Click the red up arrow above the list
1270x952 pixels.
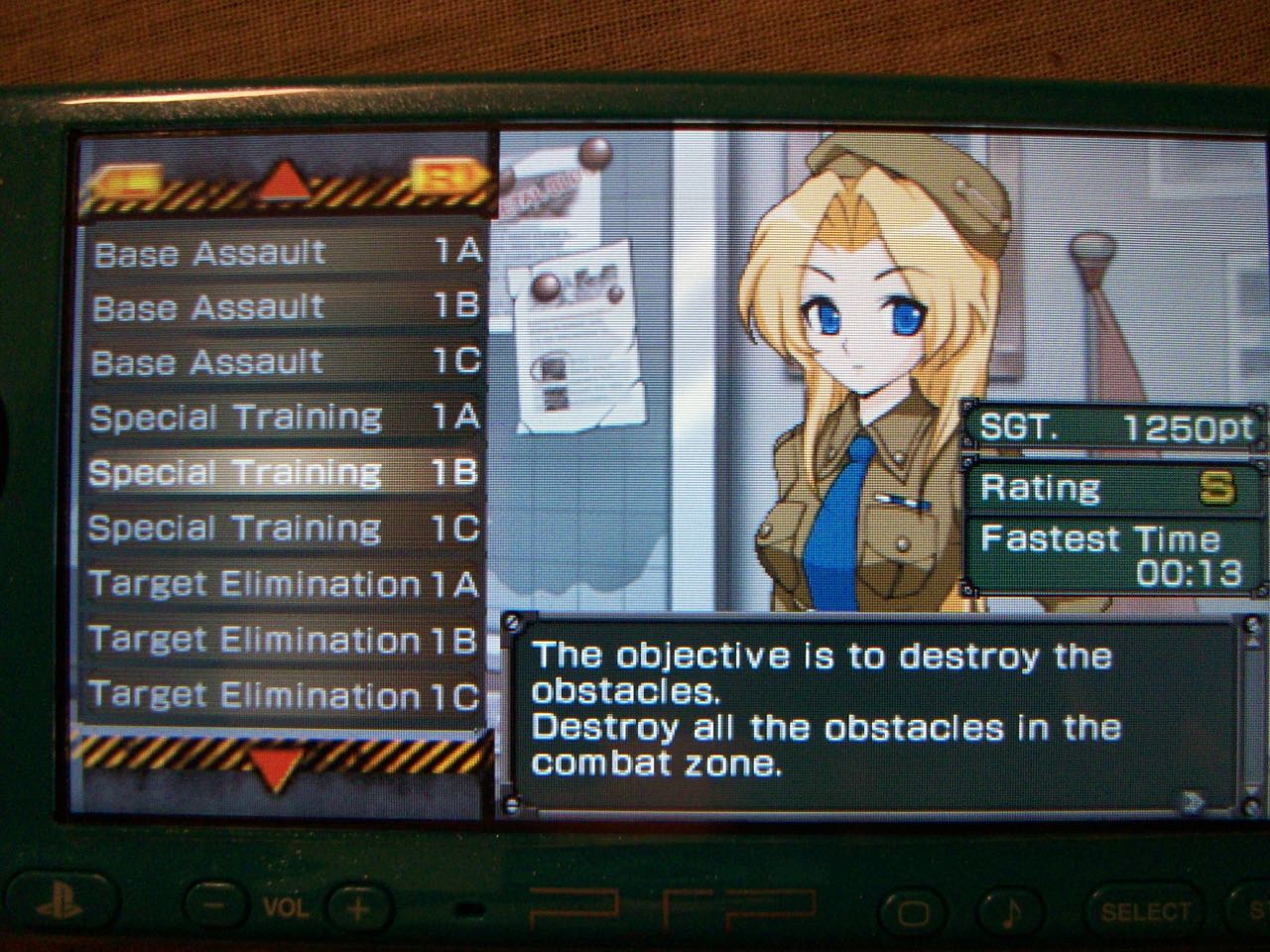click(x=285, y=180)
